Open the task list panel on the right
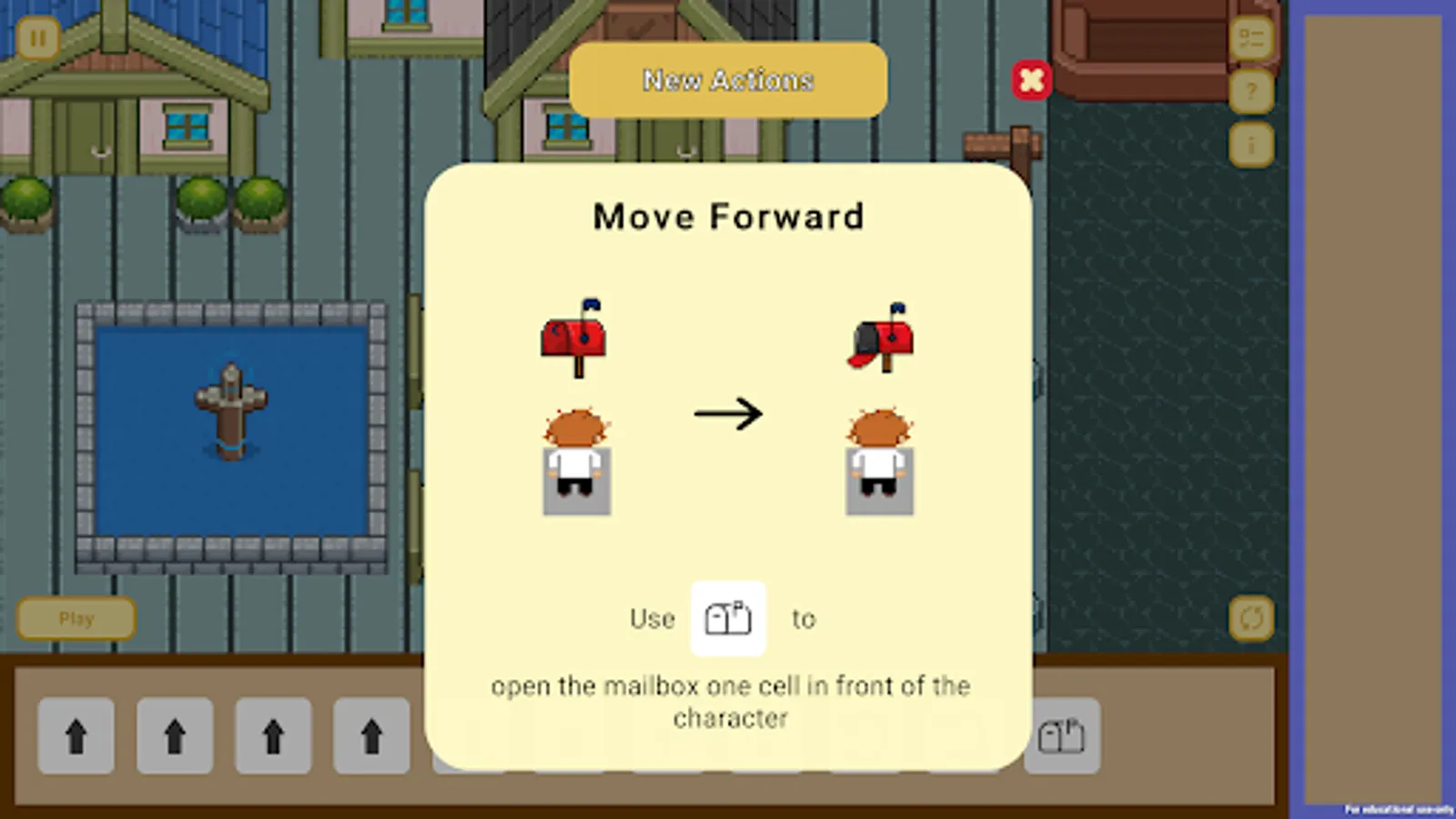This screenshot has height=819, width=1456. coord(1254,38)
